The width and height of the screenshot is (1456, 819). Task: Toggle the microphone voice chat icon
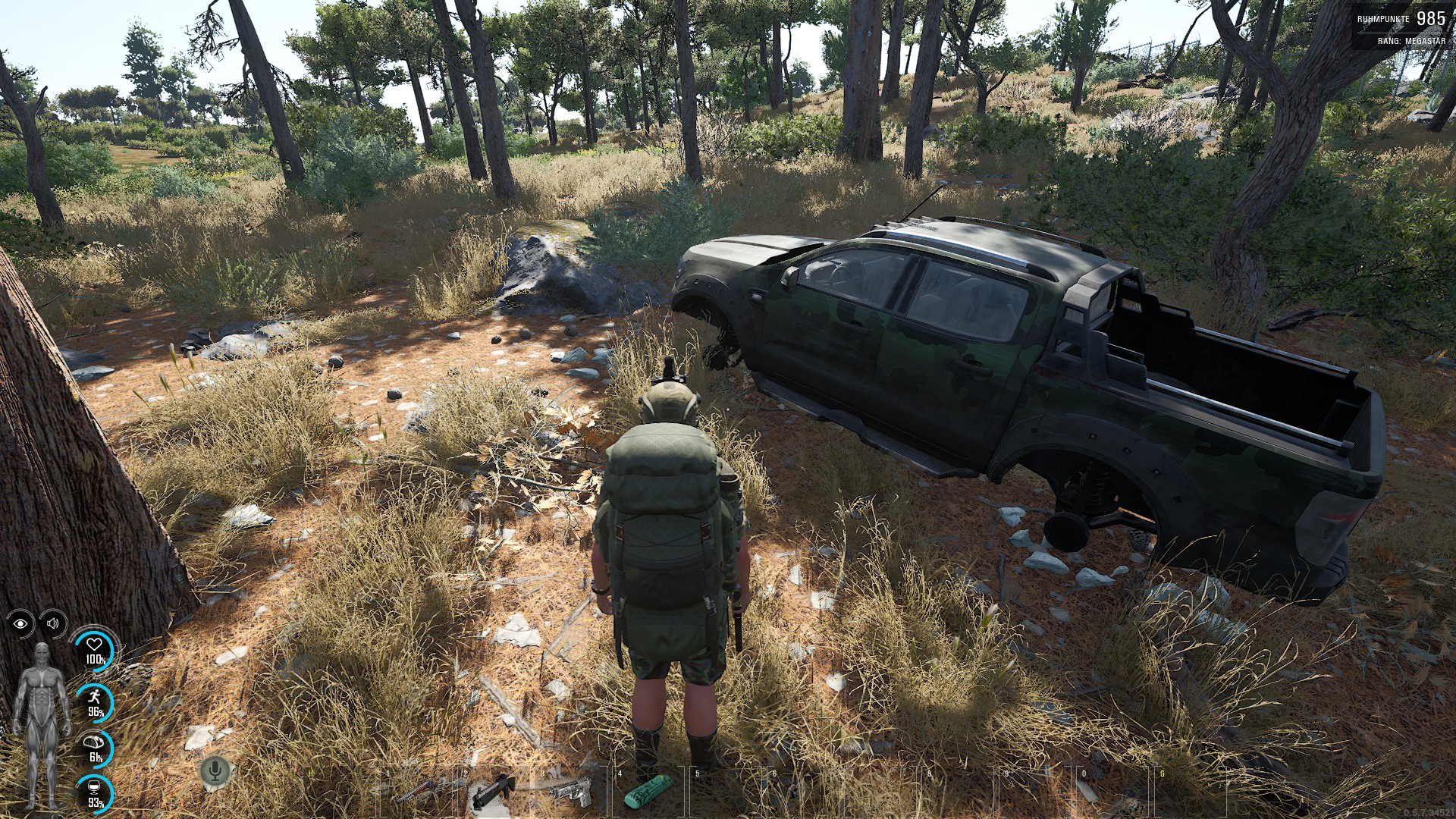(215, 771)
